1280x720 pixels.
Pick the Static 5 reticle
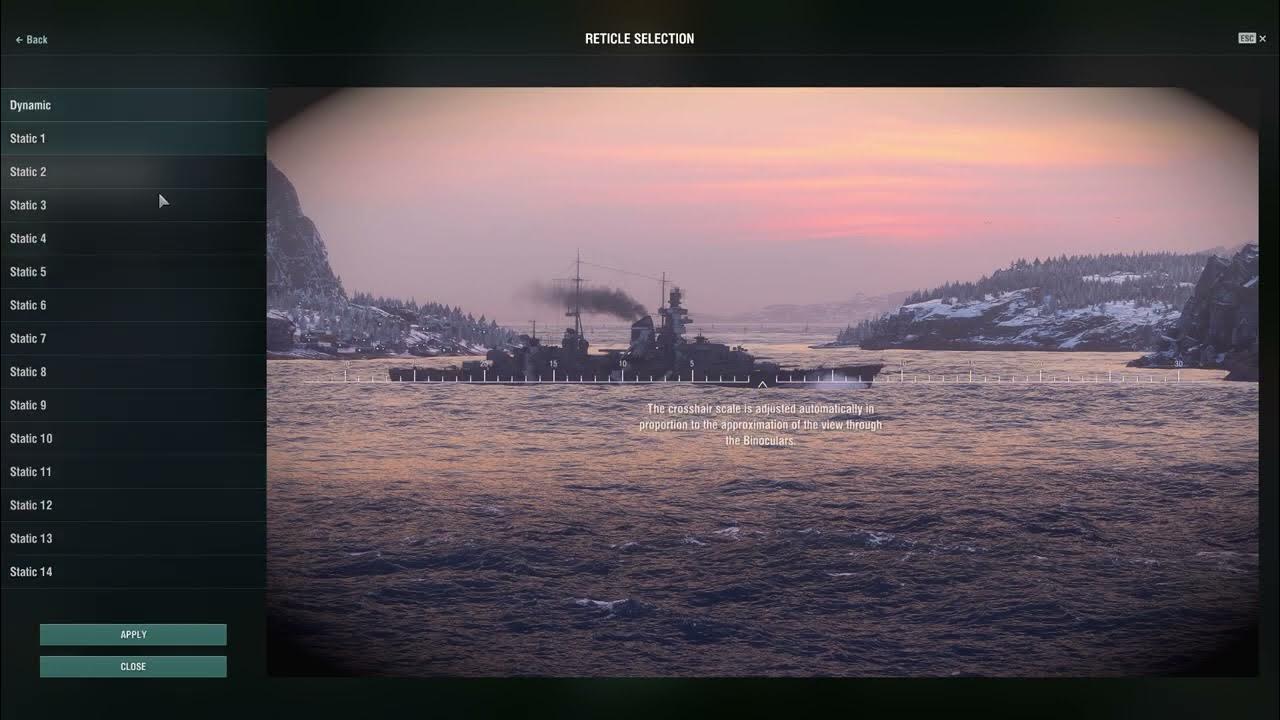click(x=100, y=271)
